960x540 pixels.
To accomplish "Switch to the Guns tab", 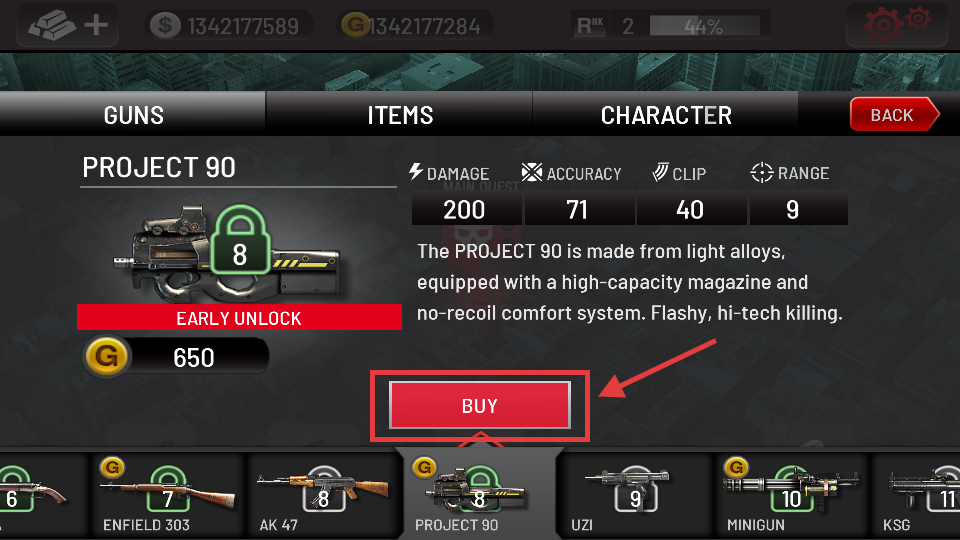I will [133, 115].
